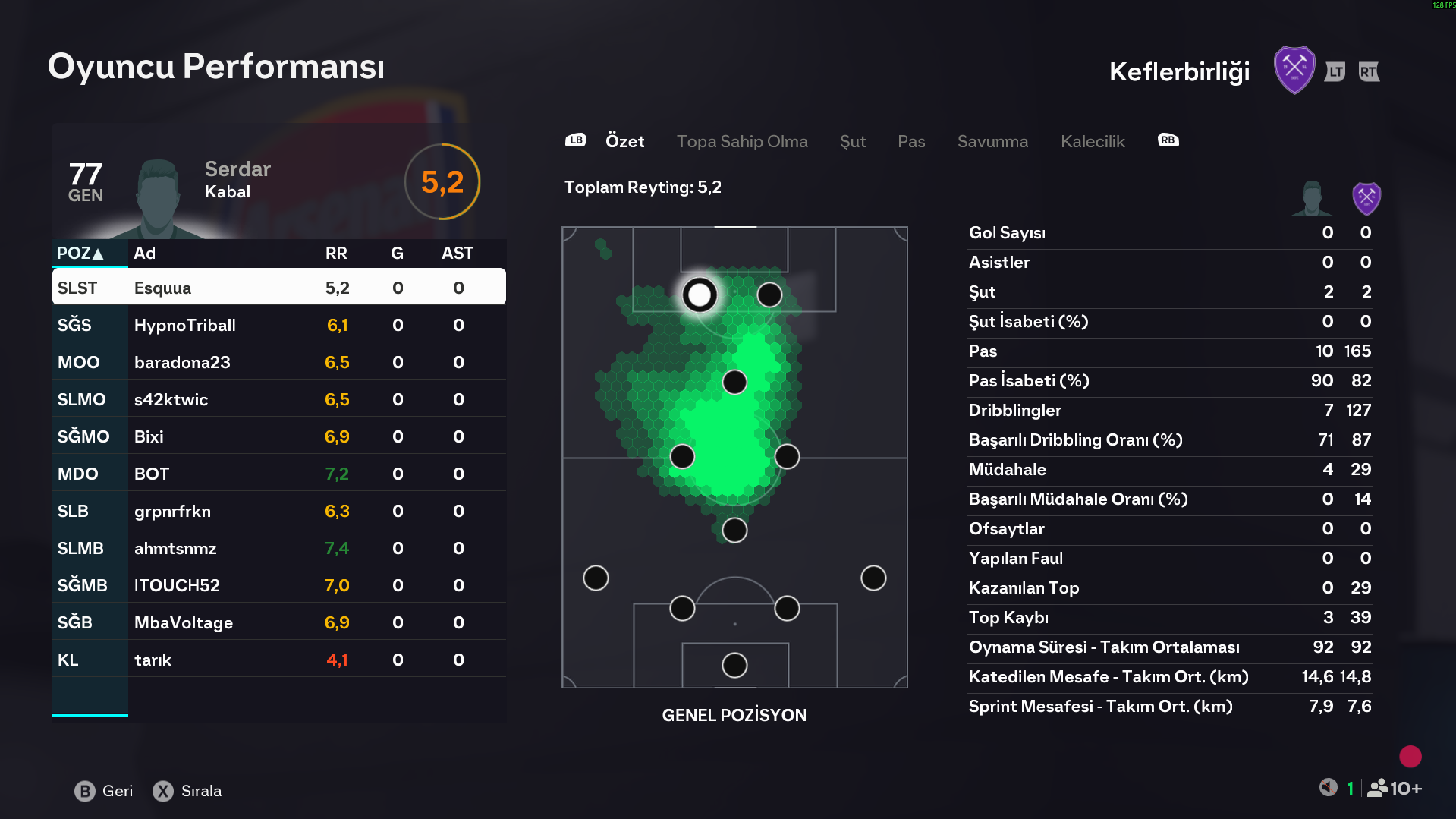Select the Özet tab
Screen dimensions: 1456x819
(624, 142)
